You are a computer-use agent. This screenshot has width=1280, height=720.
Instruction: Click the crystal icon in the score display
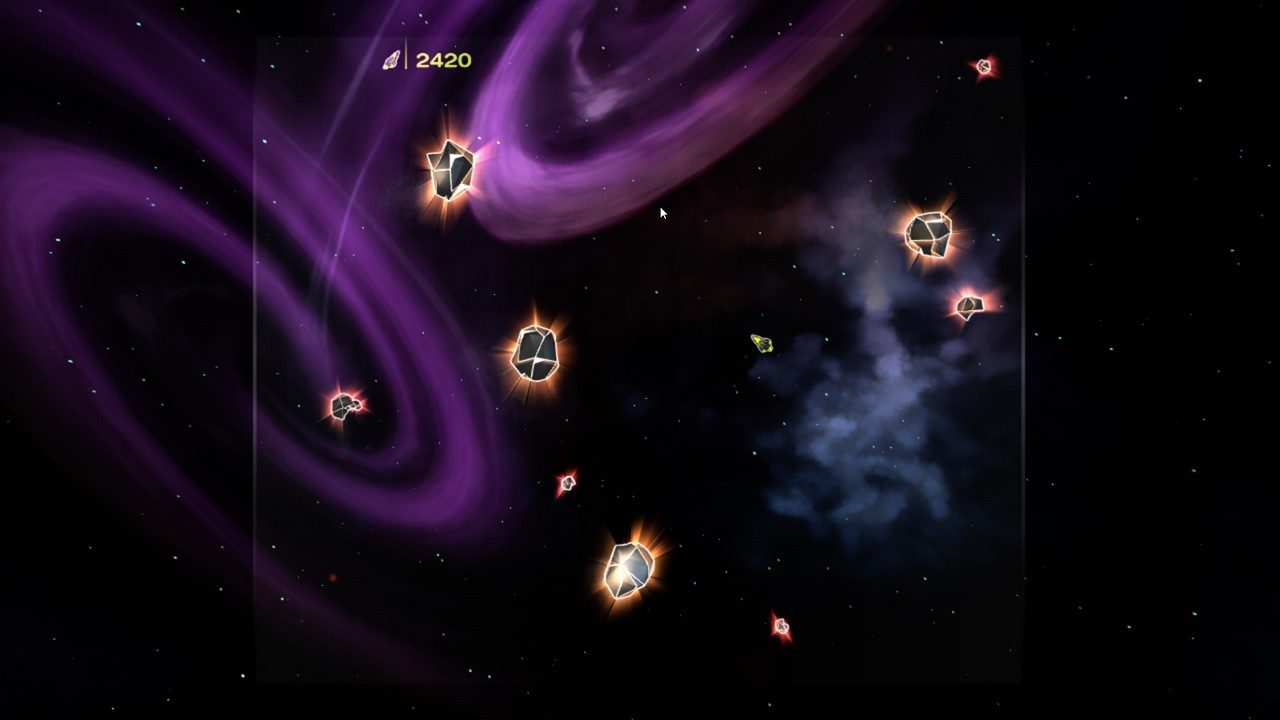tap(393, 58)
